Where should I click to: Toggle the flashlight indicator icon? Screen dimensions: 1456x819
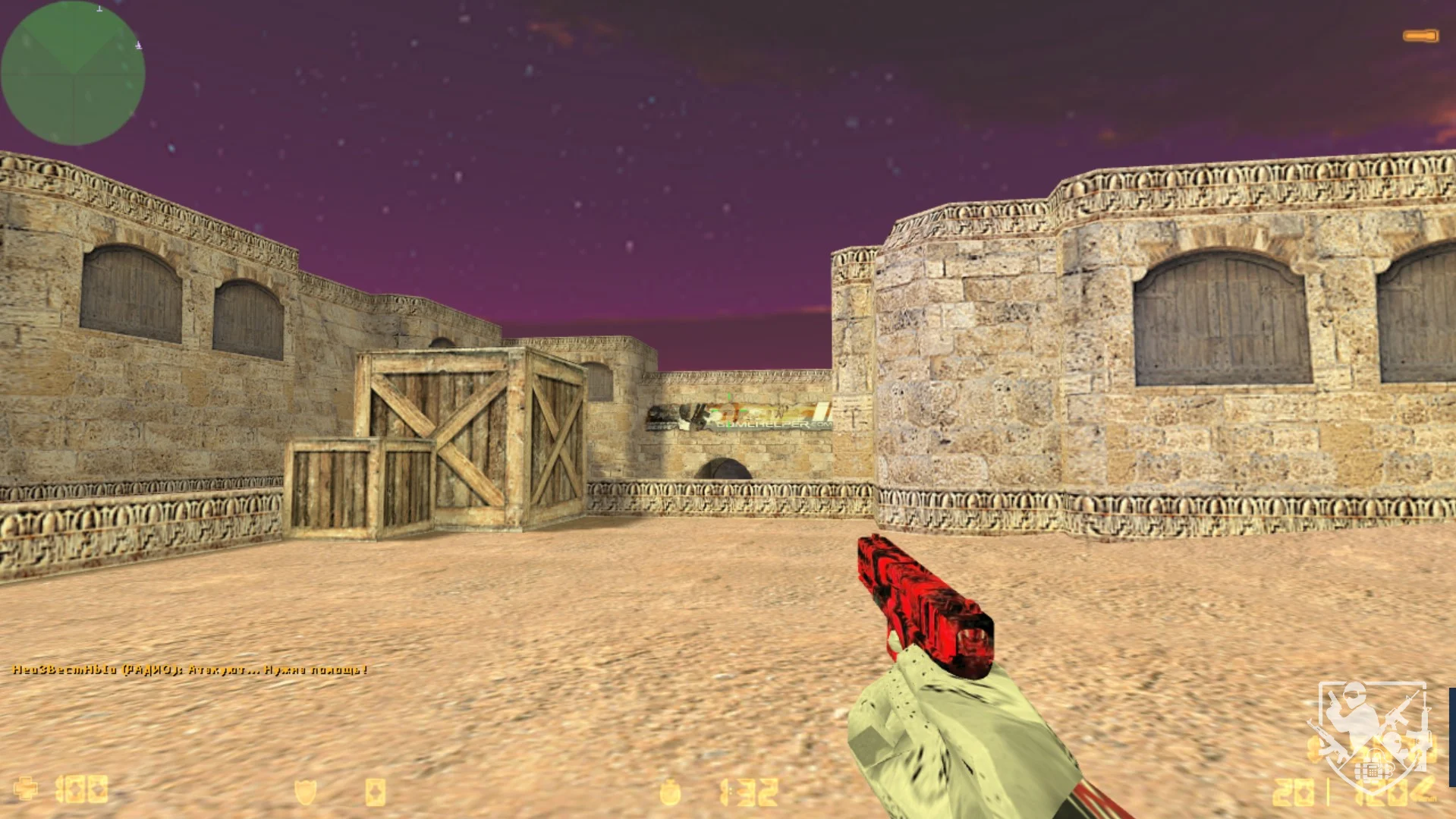tap(1420, 36)
